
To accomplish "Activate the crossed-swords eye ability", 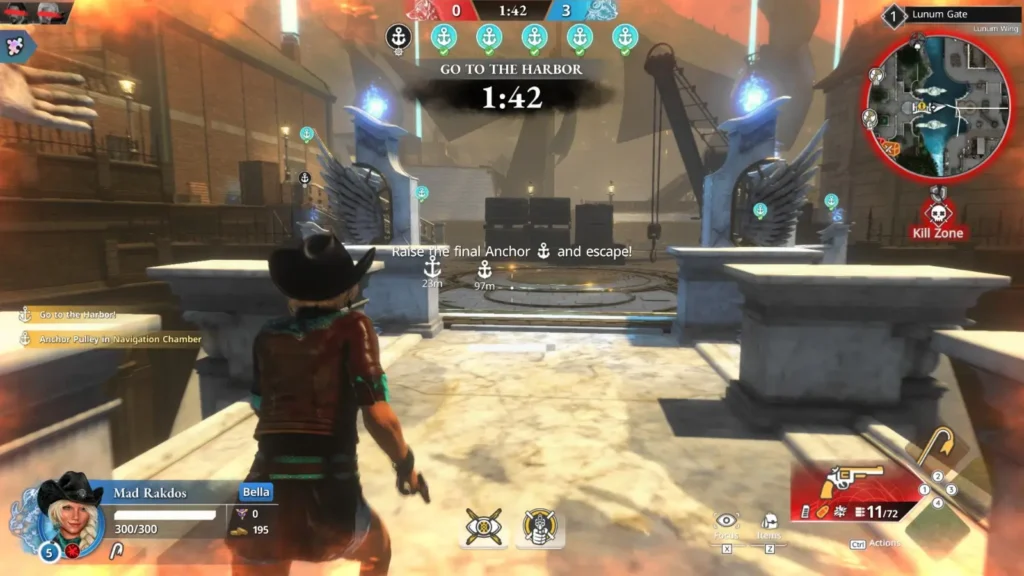I will pos(483,527).
